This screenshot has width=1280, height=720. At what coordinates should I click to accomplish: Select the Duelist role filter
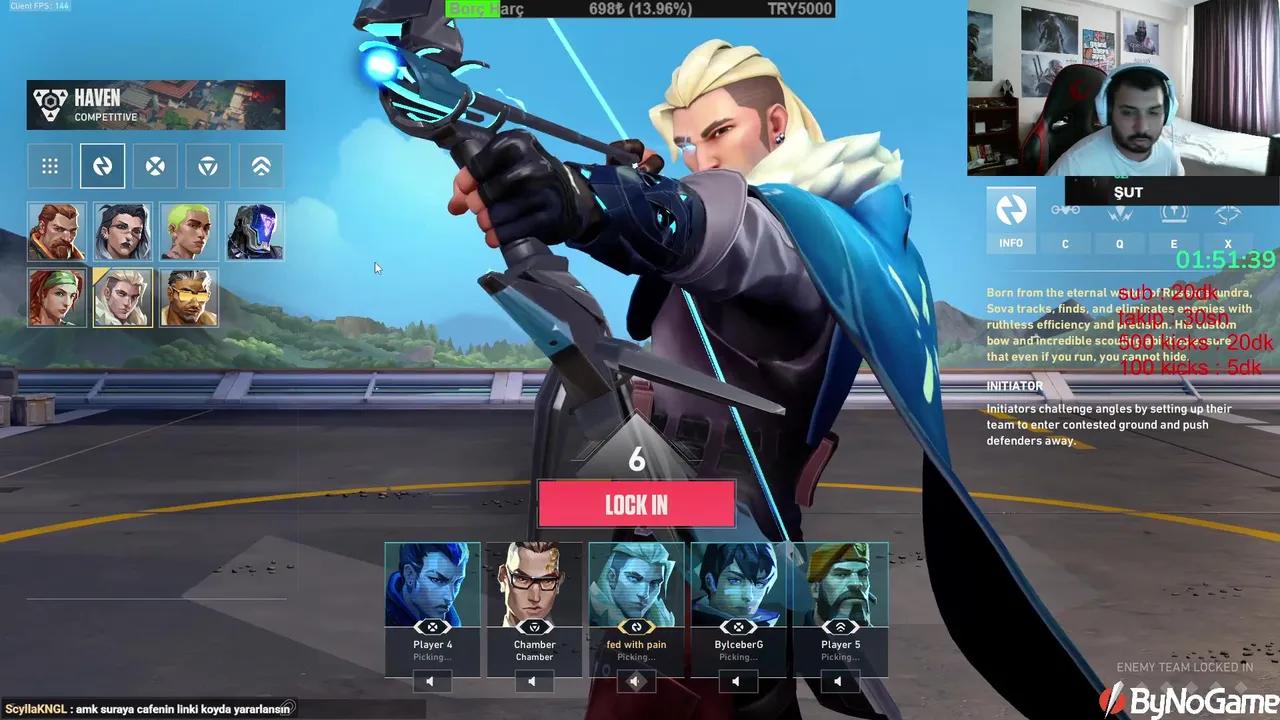pyautogui.click(x=155, y=165)
